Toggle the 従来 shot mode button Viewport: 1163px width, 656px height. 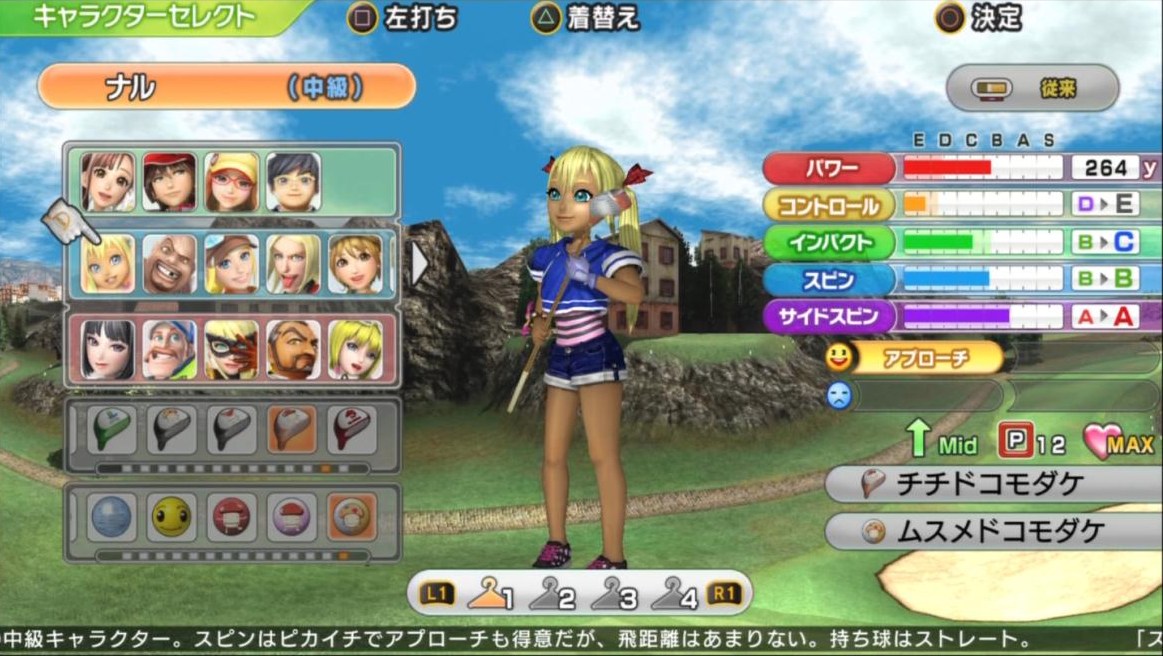pos(1032,89)
